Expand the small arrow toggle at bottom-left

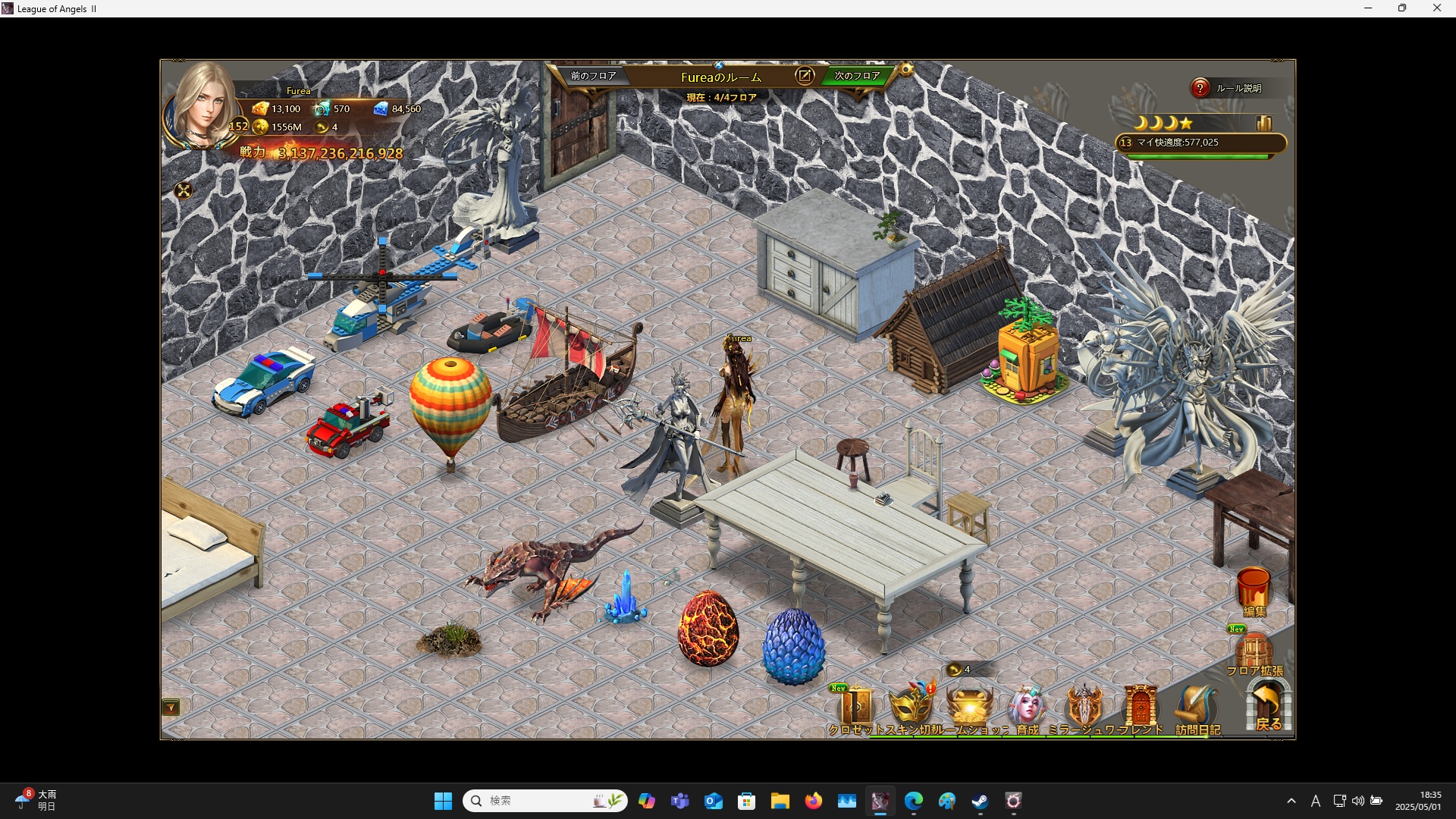click(171, 708)
